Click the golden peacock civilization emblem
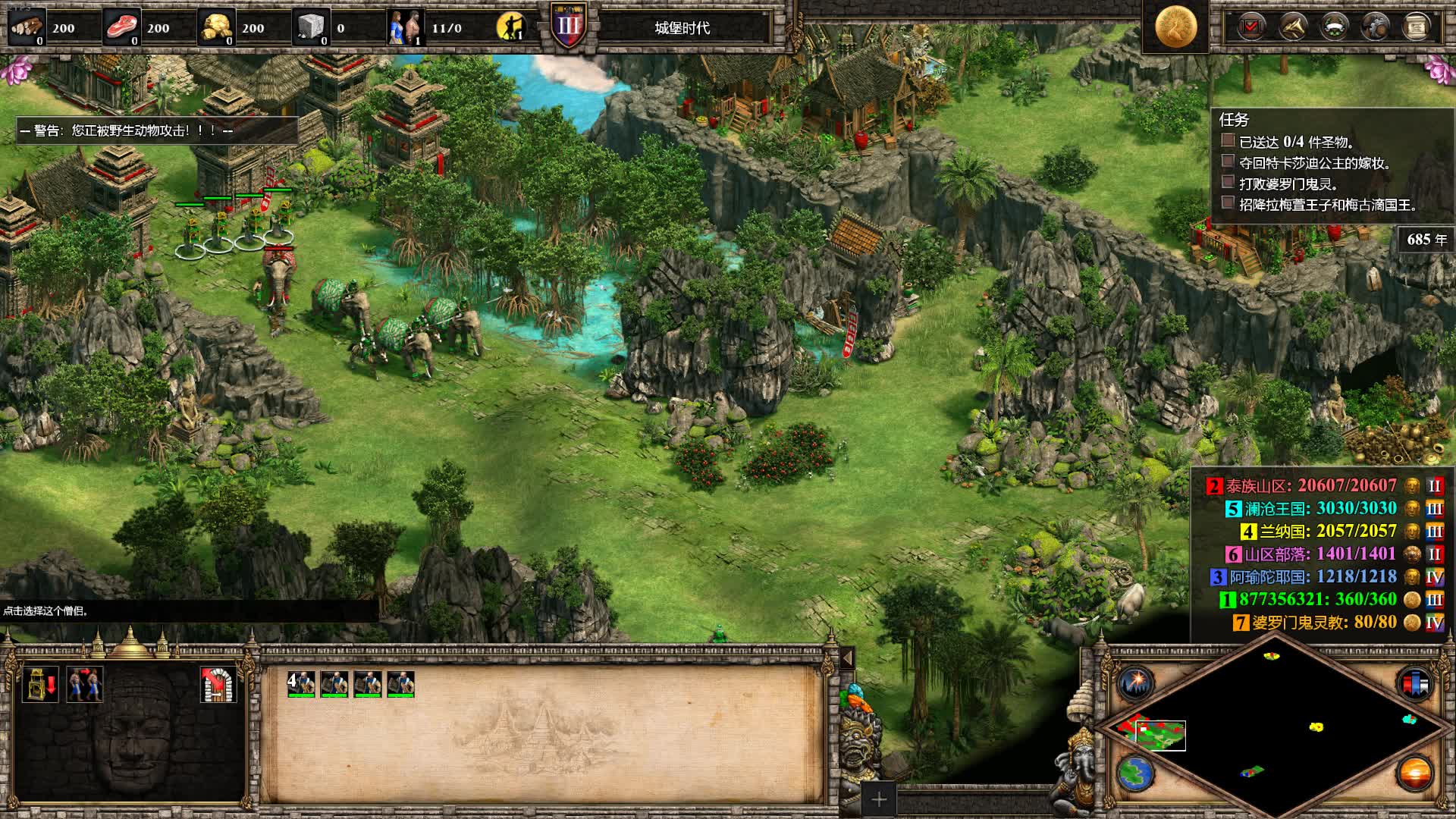 (1175, 27)
